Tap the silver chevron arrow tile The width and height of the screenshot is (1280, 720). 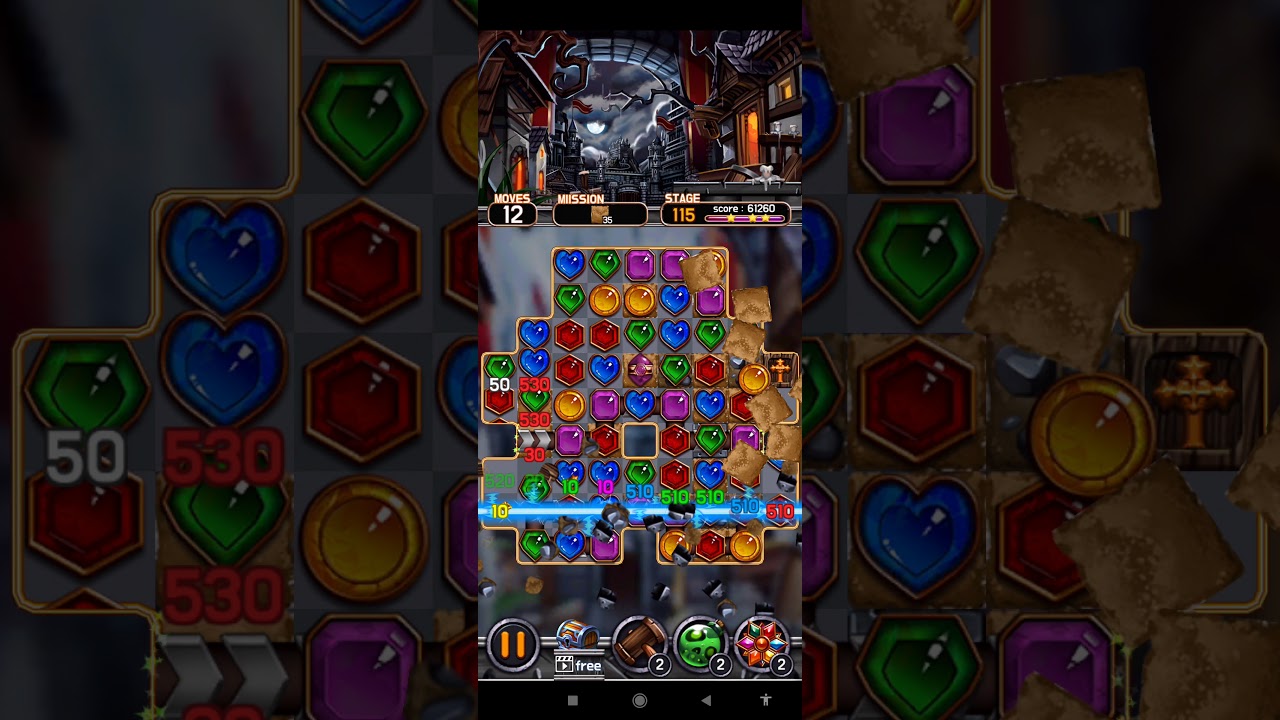coord(535,439)
